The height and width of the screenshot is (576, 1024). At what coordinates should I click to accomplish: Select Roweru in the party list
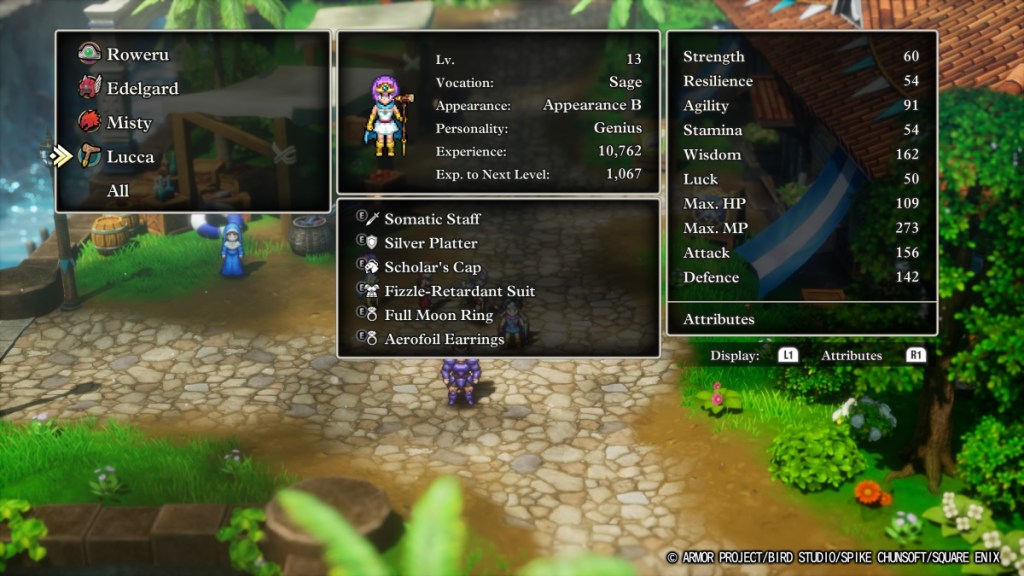point(137,54)
